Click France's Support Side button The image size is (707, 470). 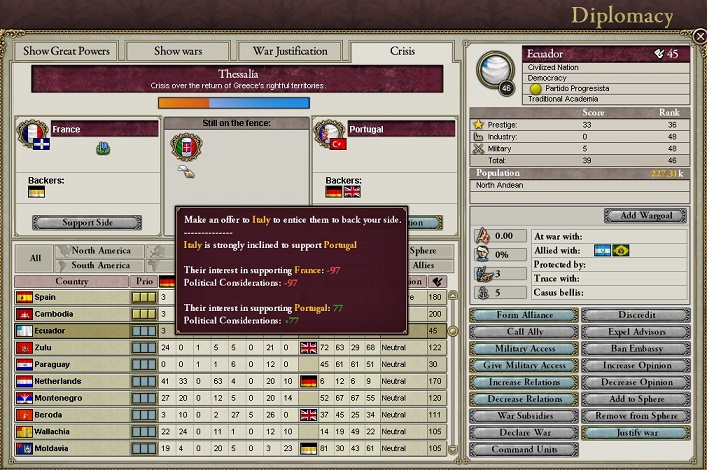(87, 222)
